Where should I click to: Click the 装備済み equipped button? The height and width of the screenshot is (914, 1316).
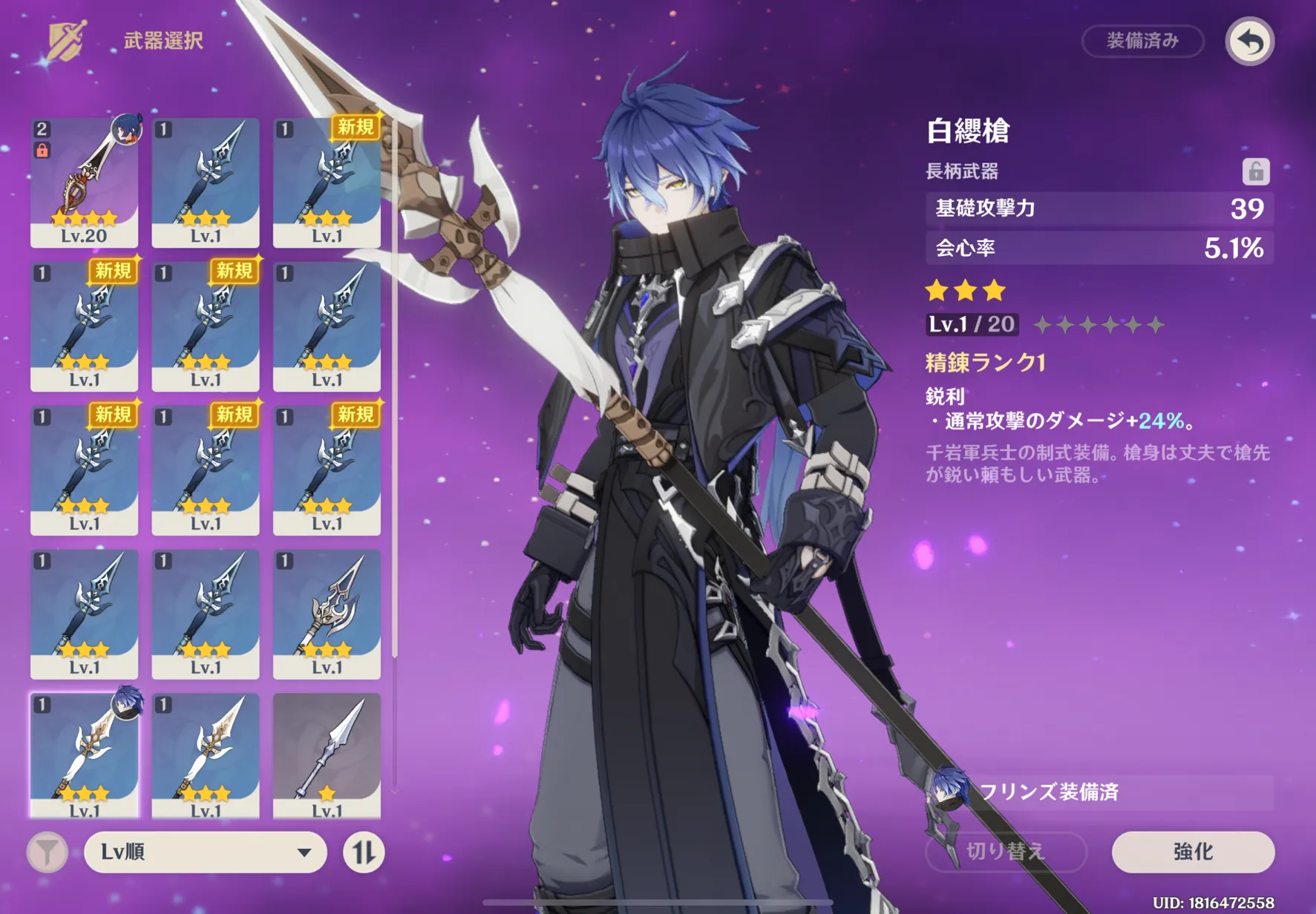coord(1142,41)
